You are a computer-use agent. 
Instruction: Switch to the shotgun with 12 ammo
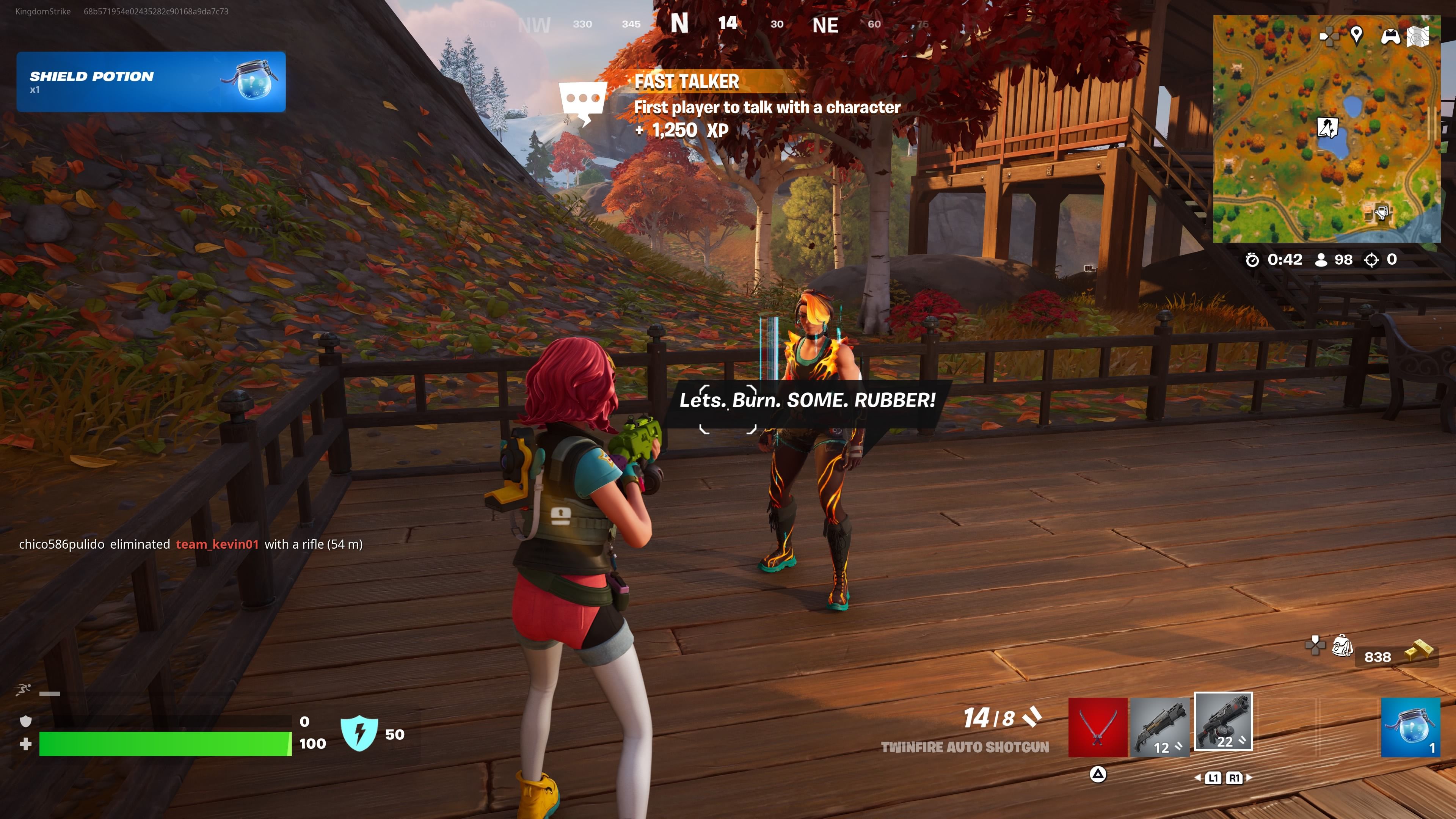tap(1160, 728)
